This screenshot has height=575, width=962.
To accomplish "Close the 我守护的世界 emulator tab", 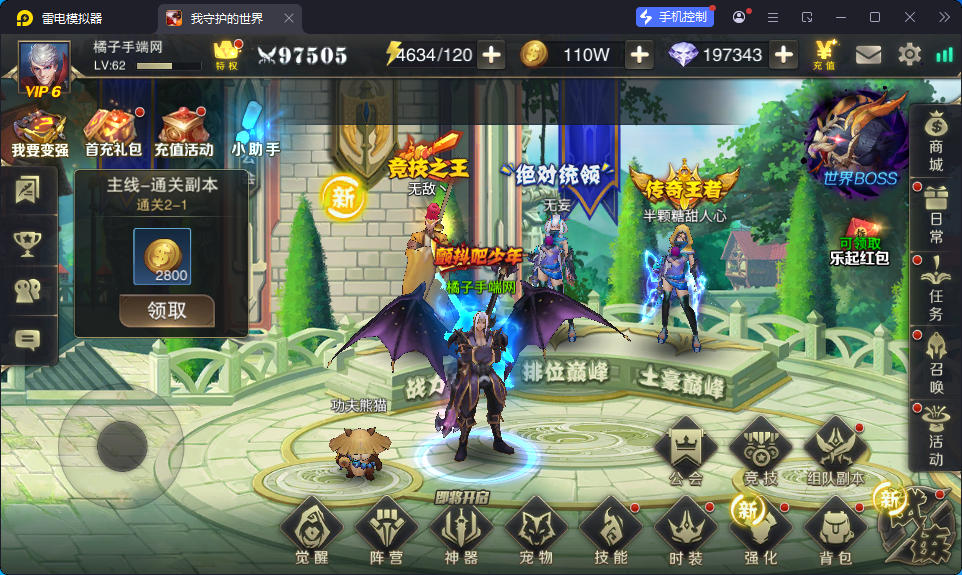I will 289,18.
